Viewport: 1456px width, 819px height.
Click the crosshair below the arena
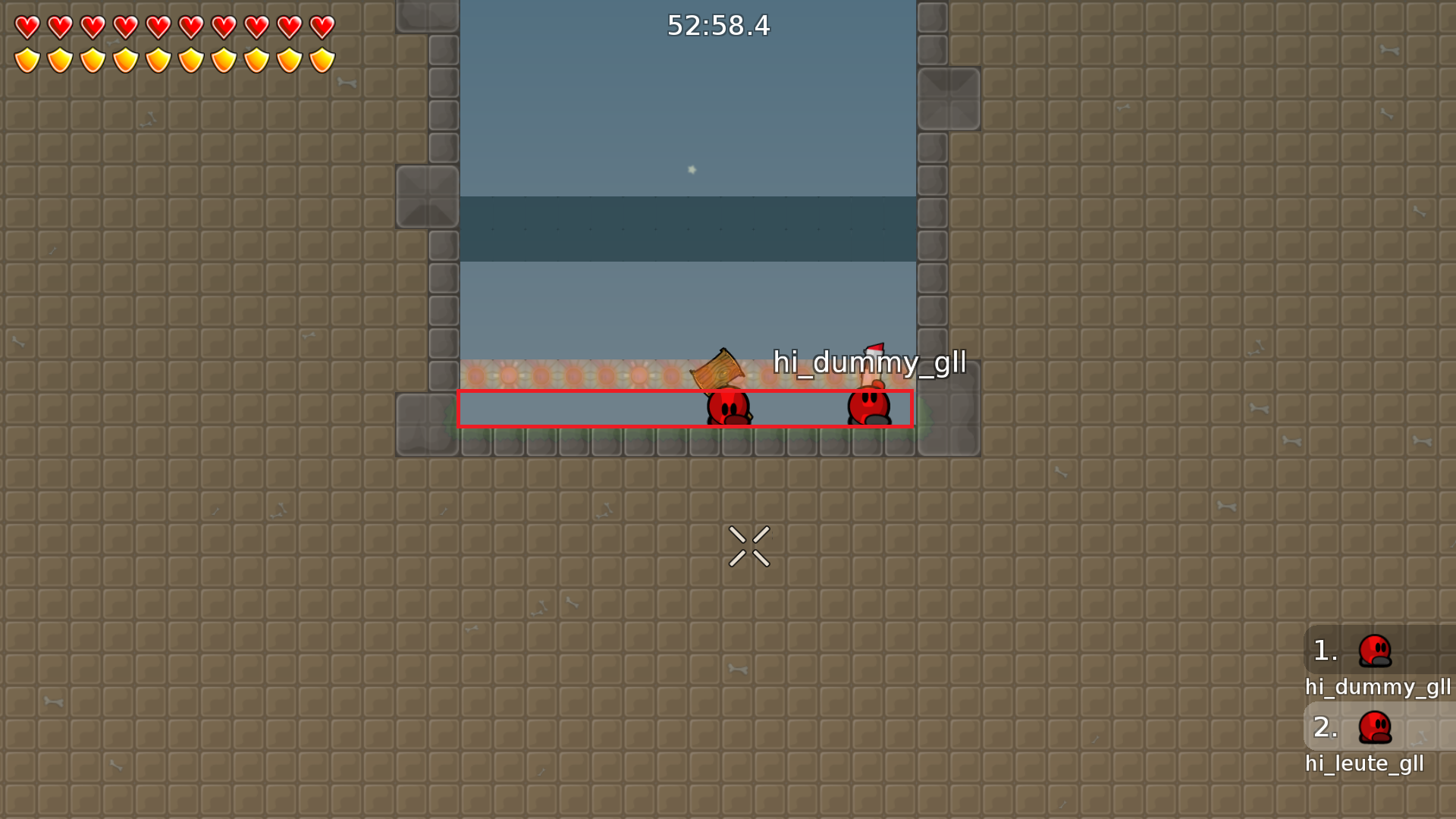(x=749, y=548)
